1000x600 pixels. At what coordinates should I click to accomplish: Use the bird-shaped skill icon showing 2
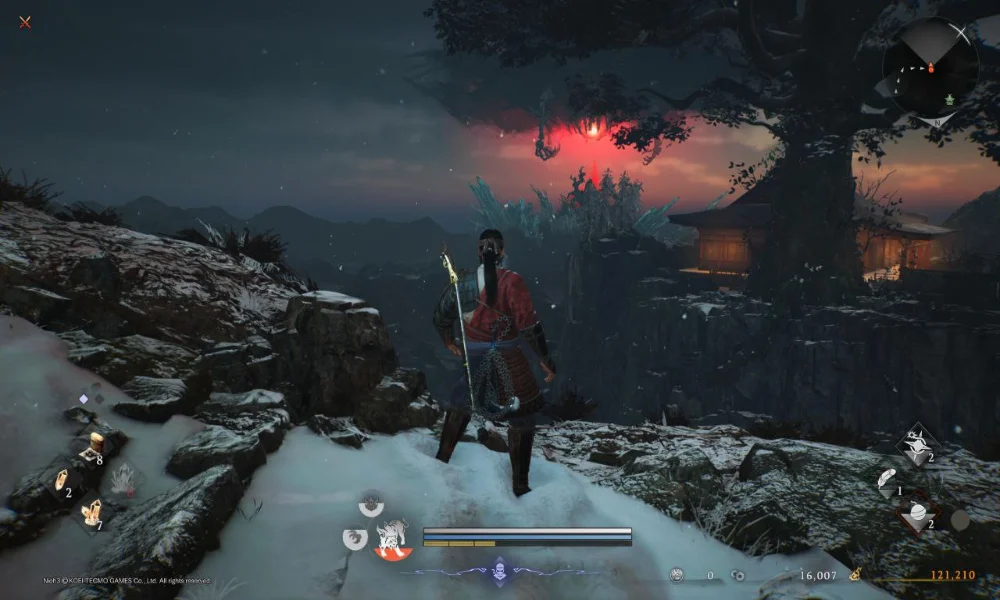tap(918, 445)
